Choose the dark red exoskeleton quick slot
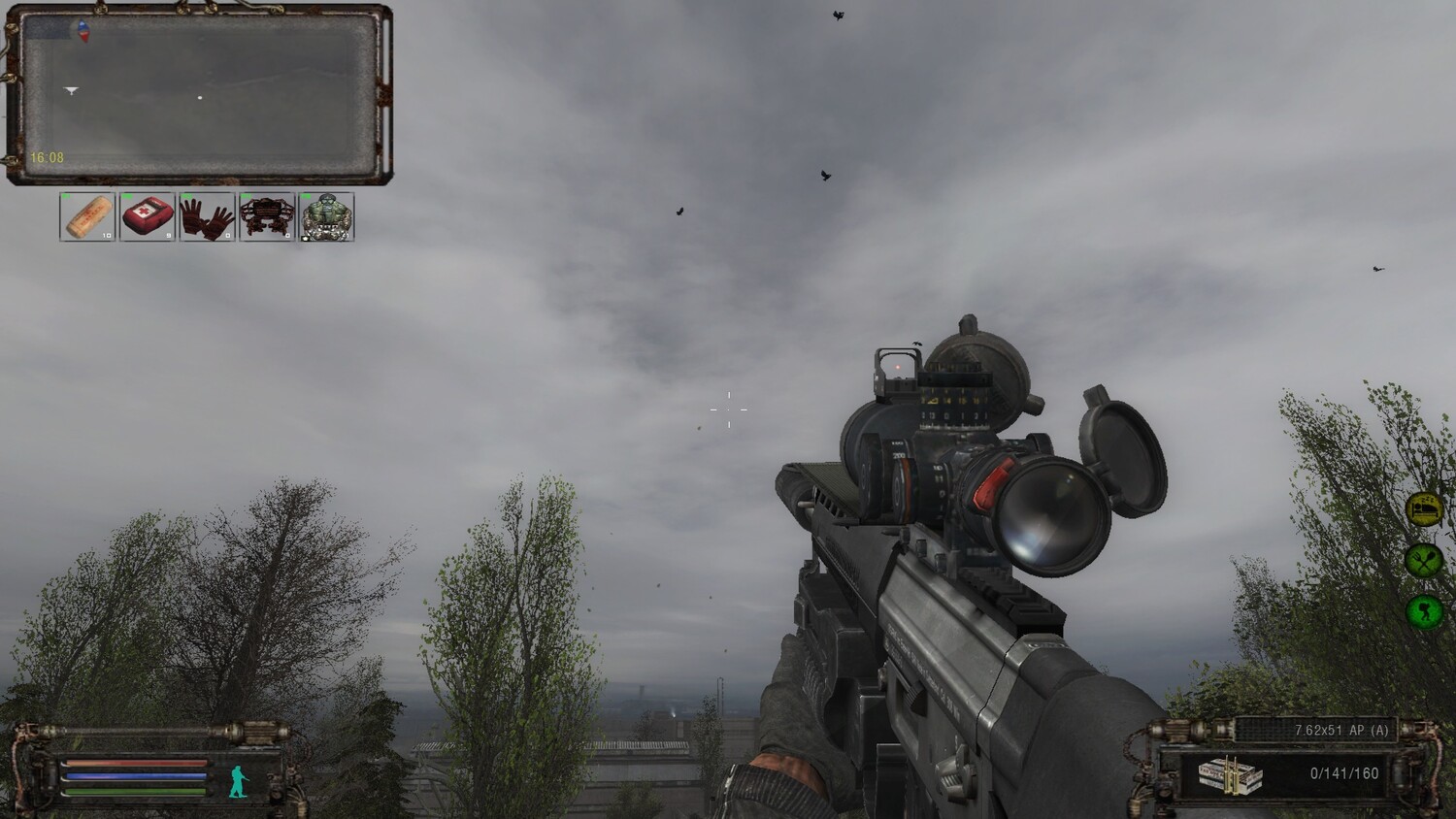 click(x=266, y=216)
